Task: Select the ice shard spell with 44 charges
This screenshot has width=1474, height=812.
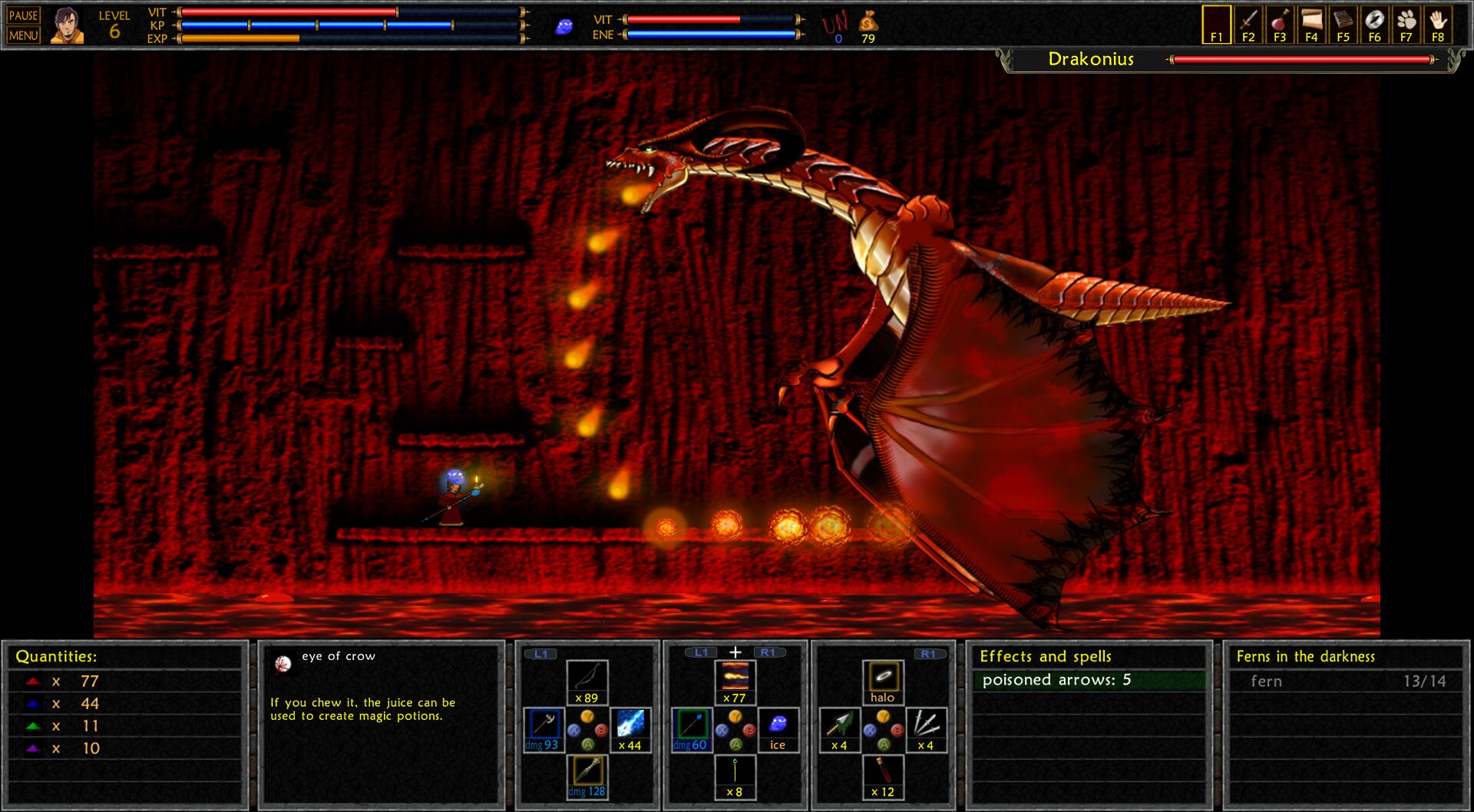Action: (630, 729)
